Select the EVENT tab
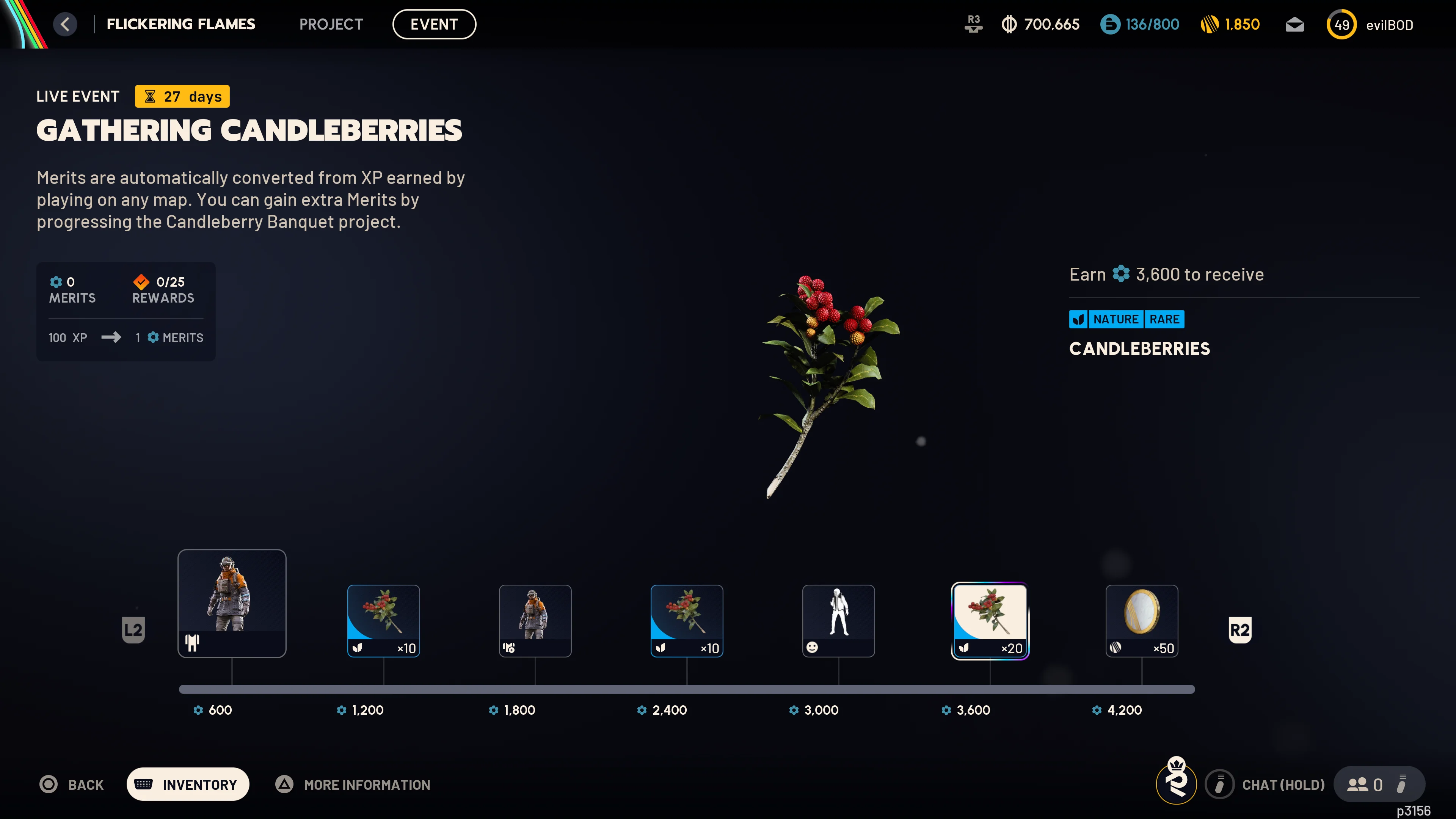Screen dimensions: 1456x819 (434, 24)
